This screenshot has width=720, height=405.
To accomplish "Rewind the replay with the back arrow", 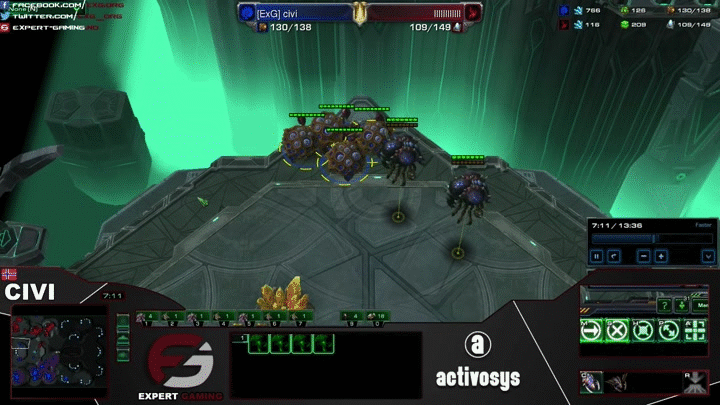I will (614, 256).
